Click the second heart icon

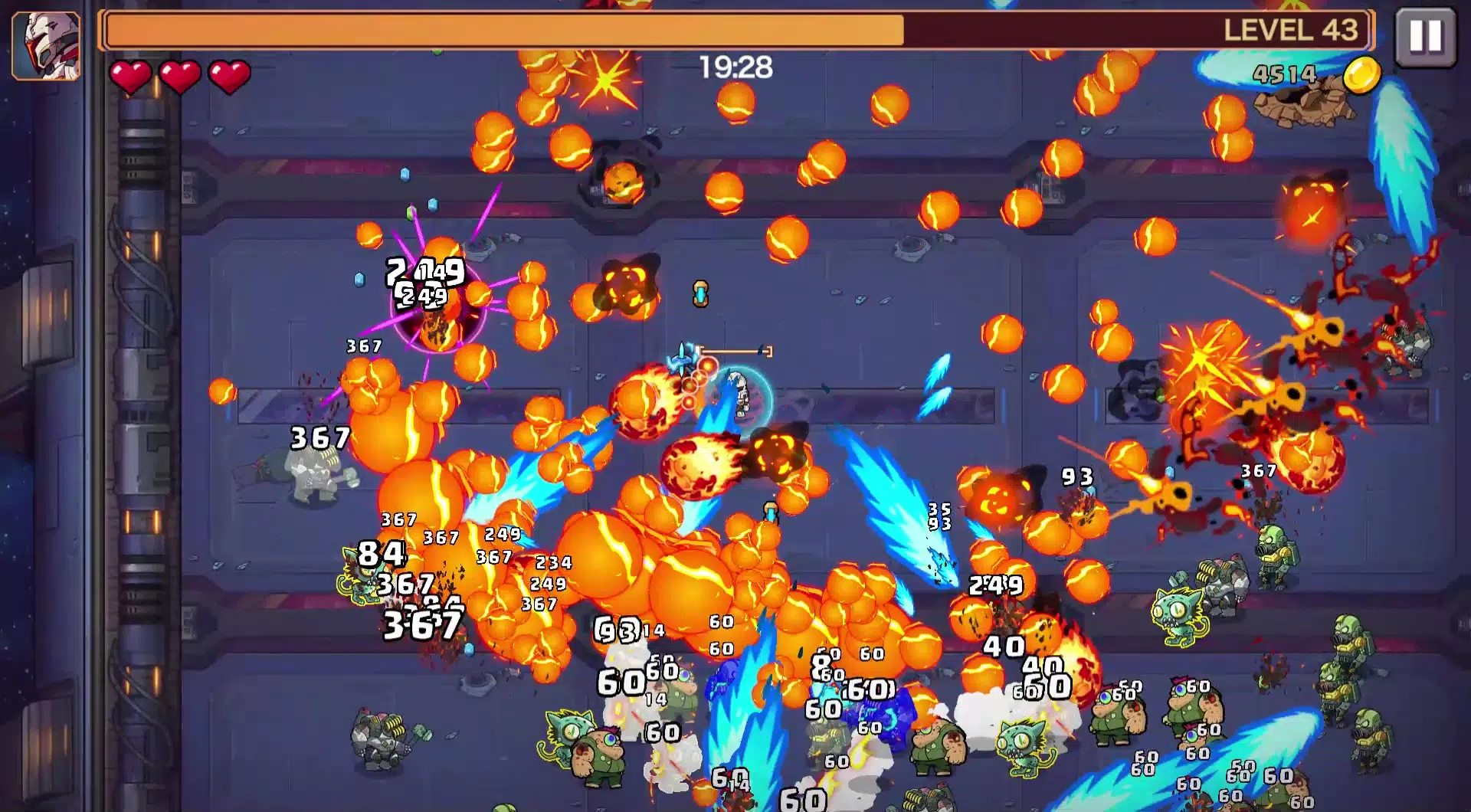pyautogui.click(x=179, y=75)
